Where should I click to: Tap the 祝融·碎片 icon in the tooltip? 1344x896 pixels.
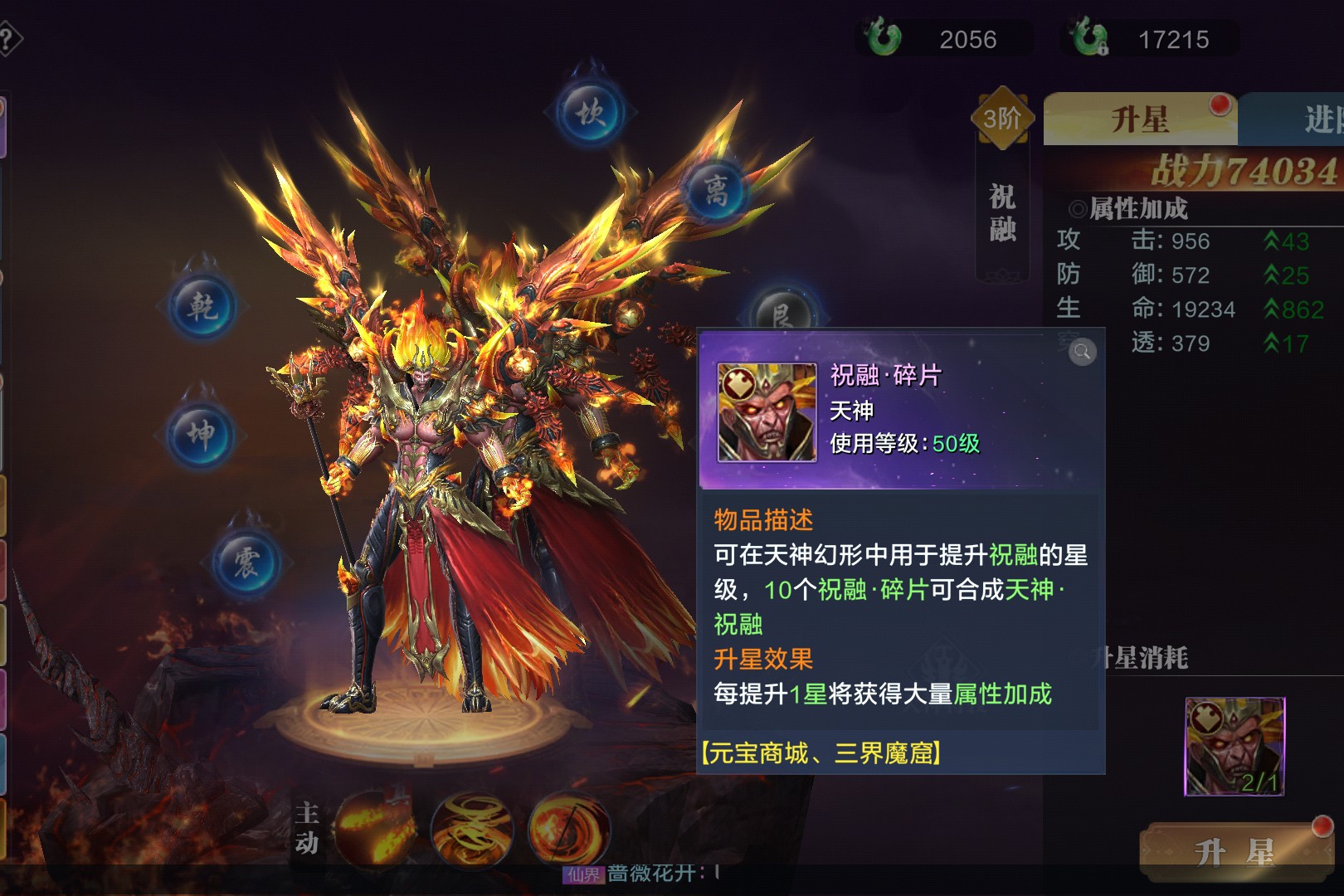(x=767, y=412)
